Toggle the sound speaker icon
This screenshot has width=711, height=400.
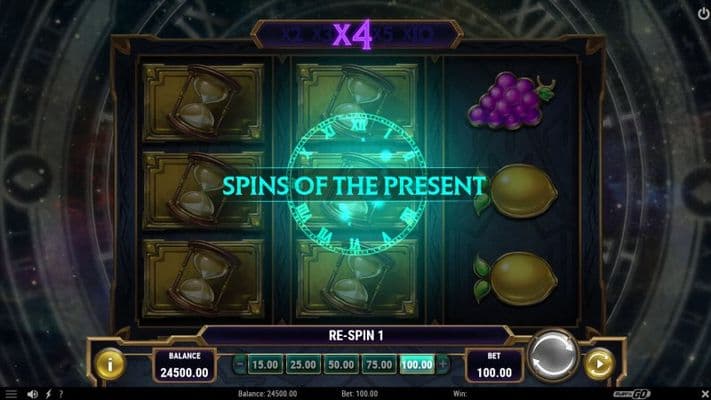click(33, 393)
